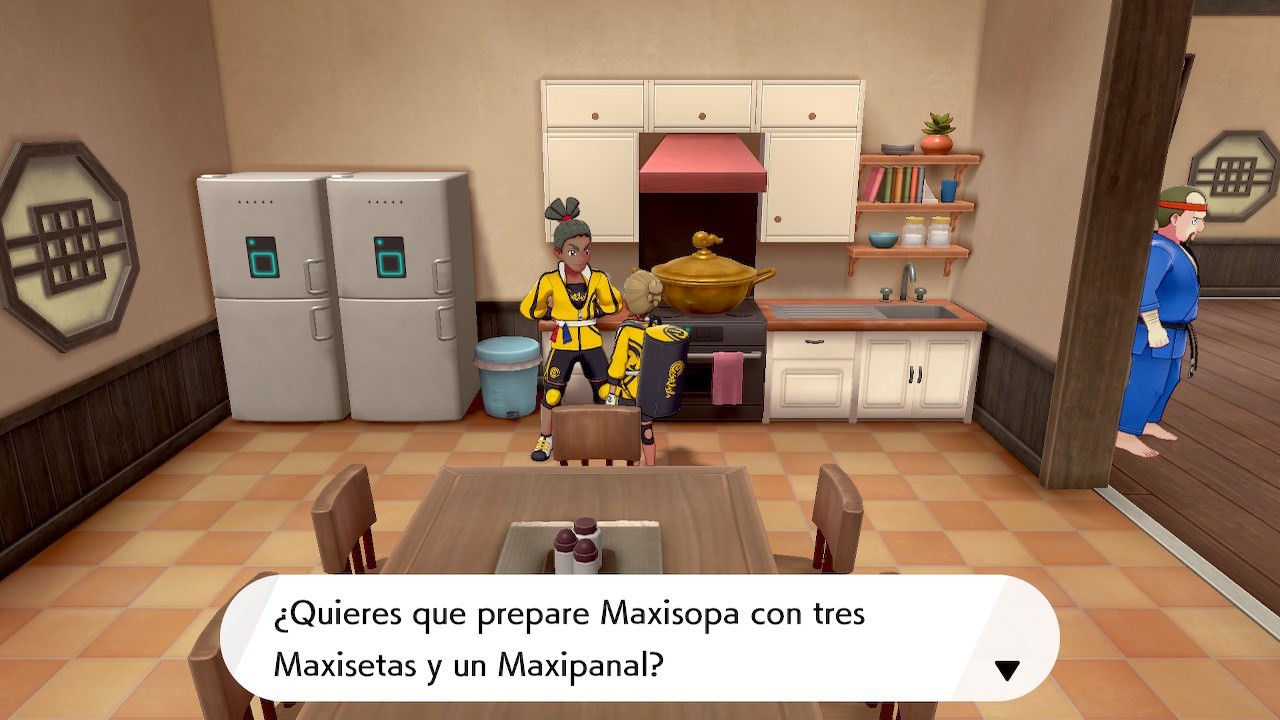
Task: Select the blue bowl on the lower shelf
Action: 884,239
